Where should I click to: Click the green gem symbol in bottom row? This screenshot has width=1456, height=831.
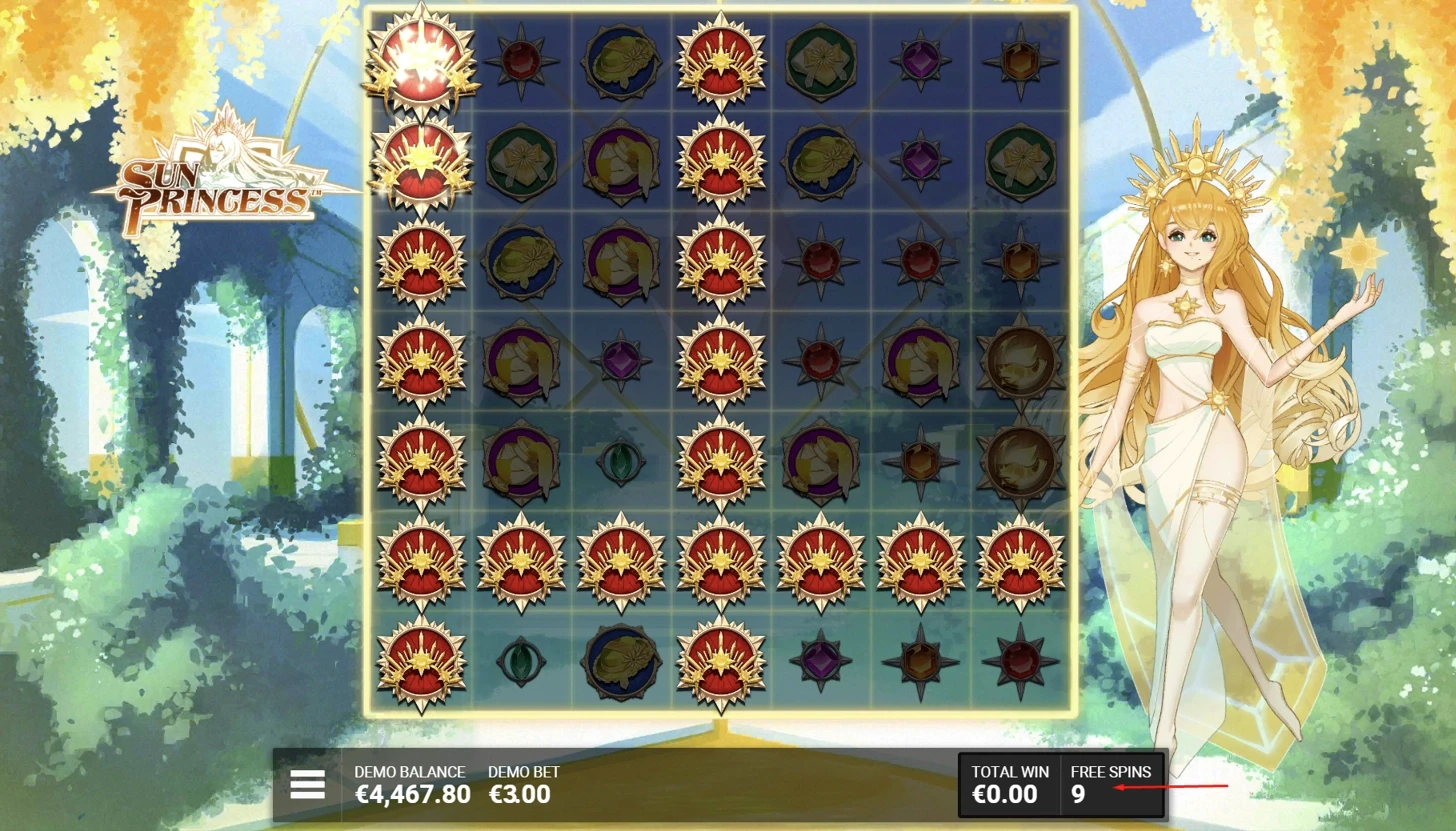(520, 660)
